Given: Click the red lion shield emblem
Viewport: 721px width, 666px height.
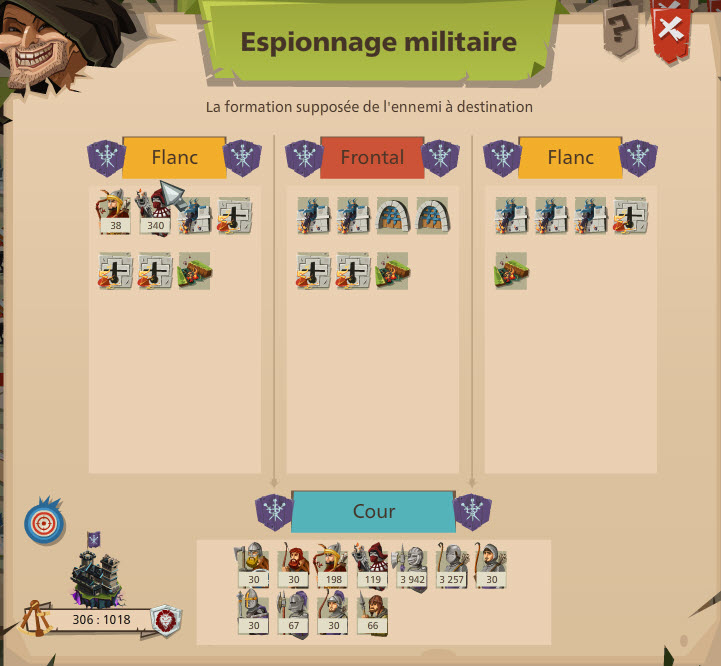Looking at the screenshot, I should (x=166, y=621).
